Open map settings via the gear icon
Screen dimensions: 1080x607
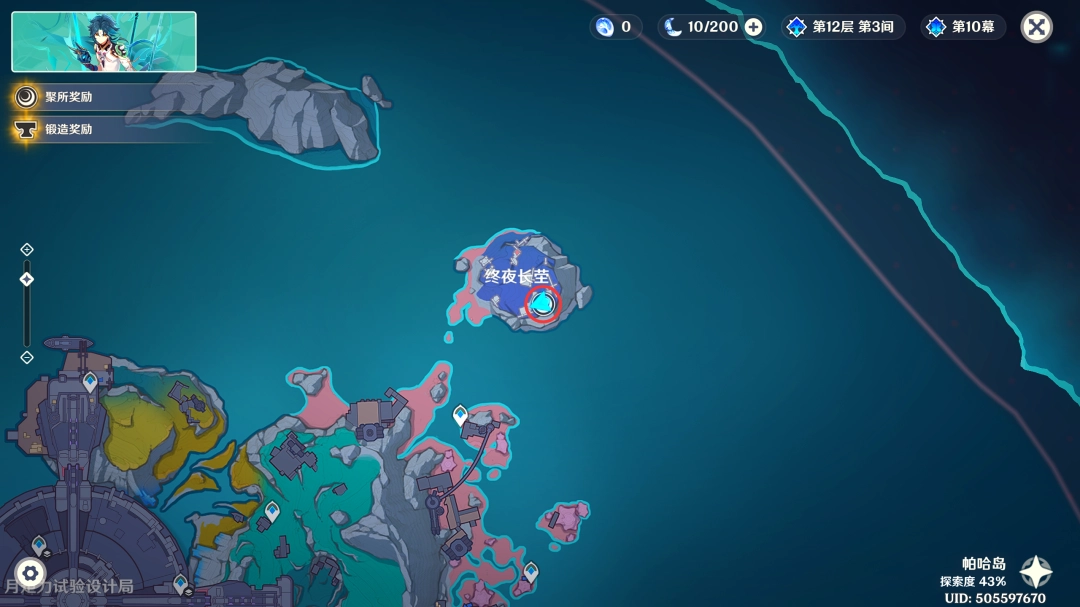(30, 573)
